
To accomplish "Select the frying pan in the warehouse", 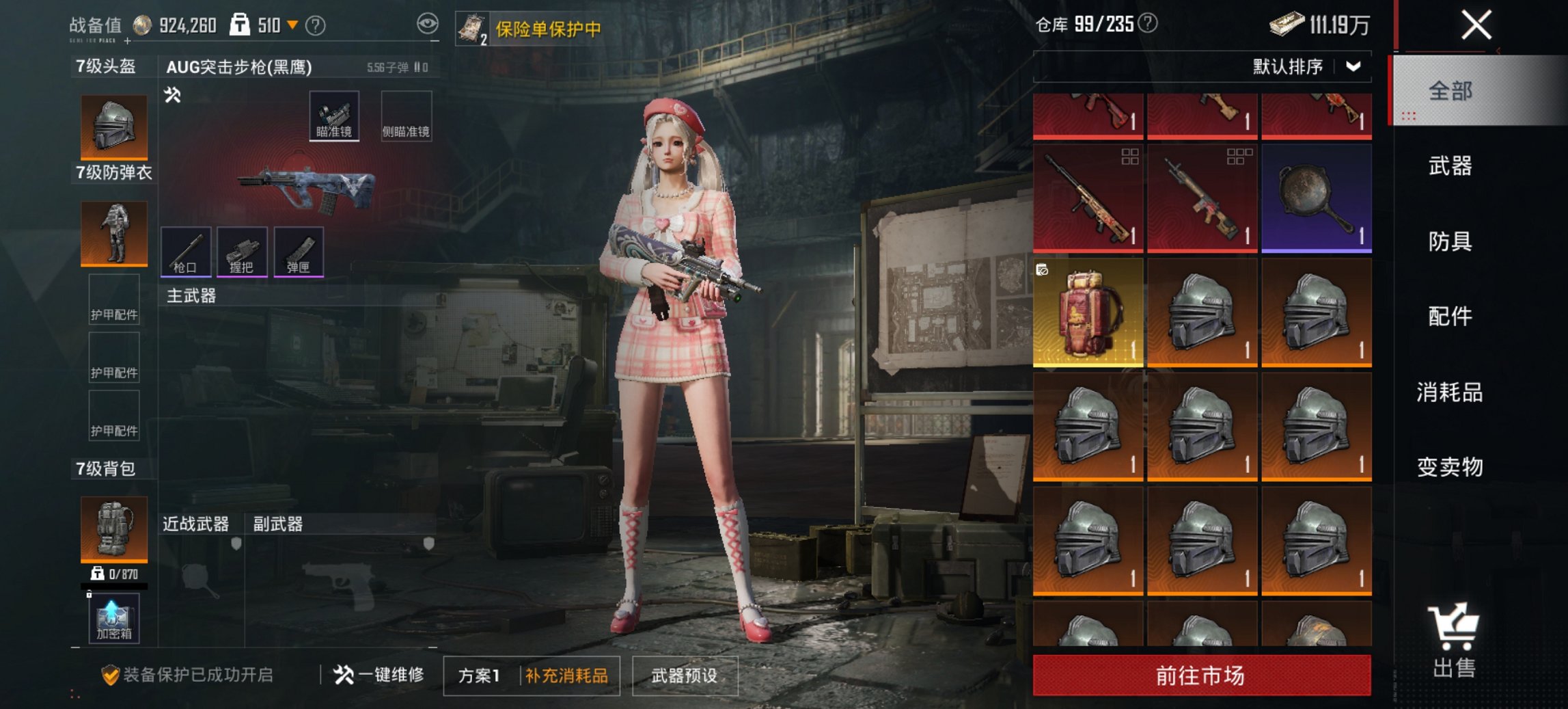I will coord(1315,197).
